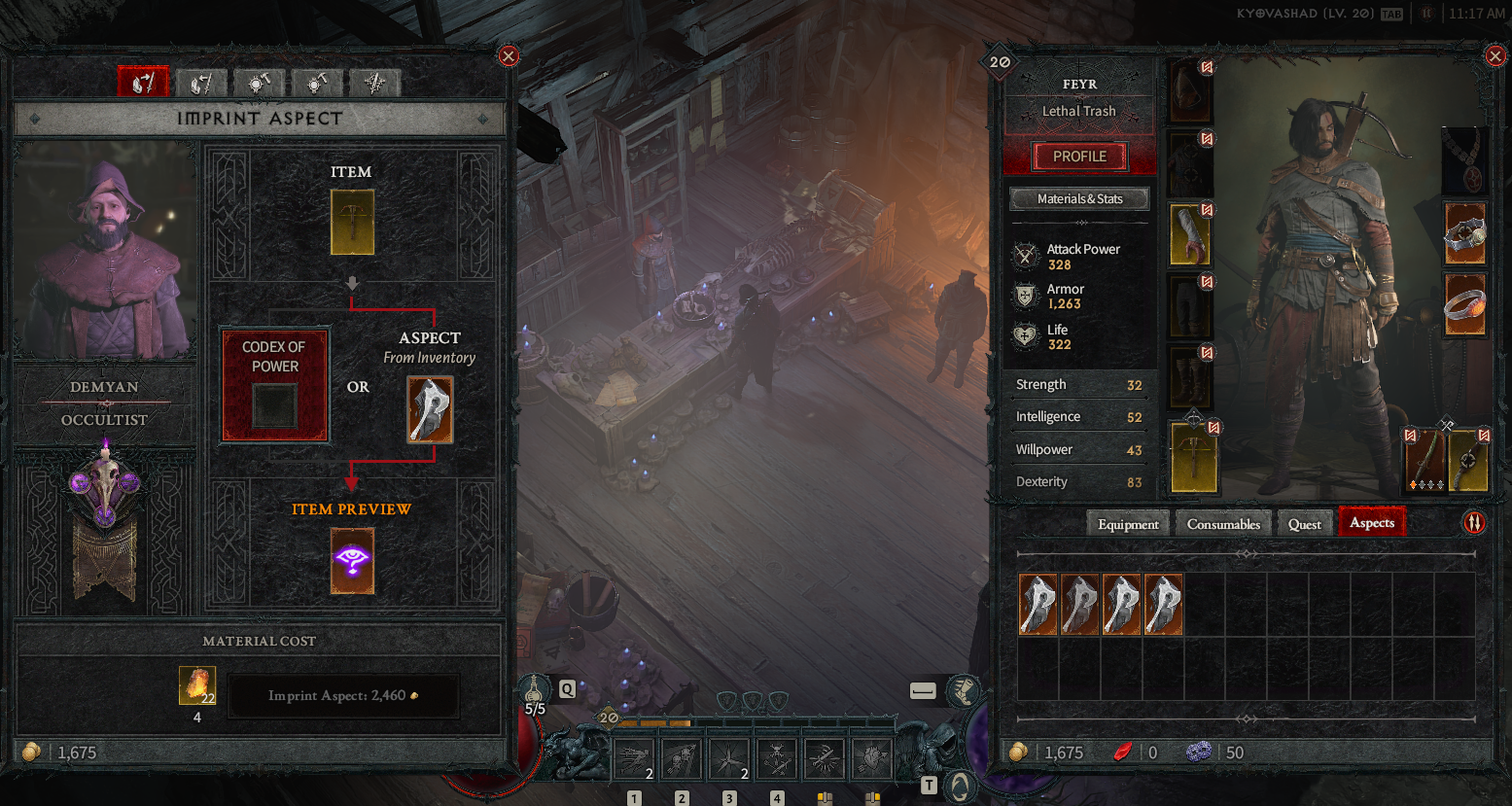
Task: Select the equipped ring with orange gem
Action: 1464,304
